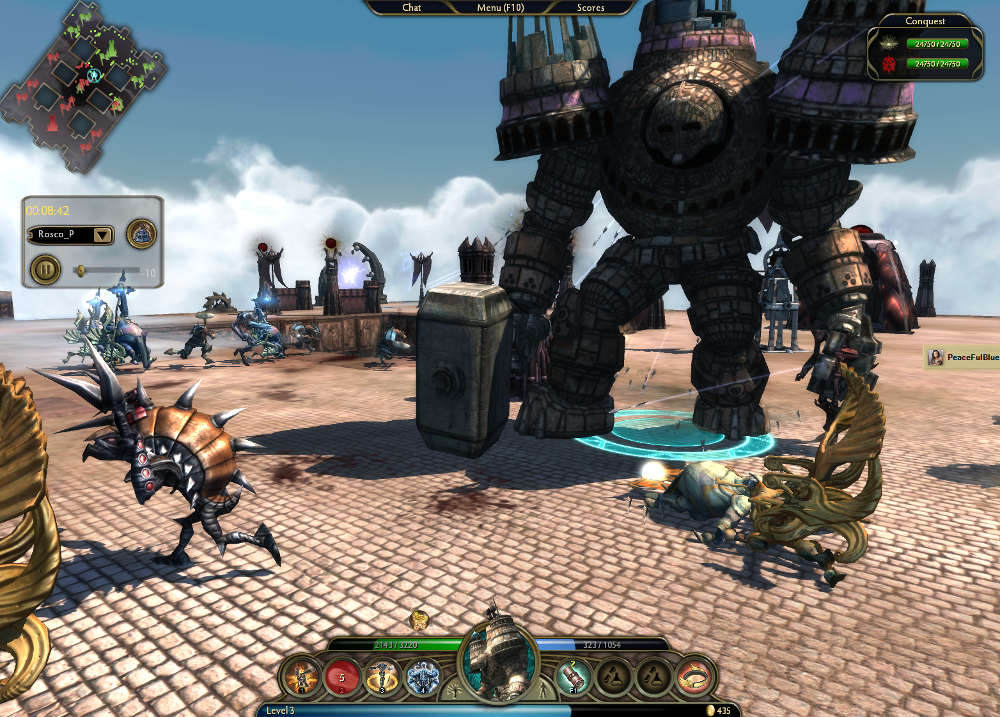Screen dimensions: 1000x717
Task: Click the figure icon right of portrait
Action: pos(544,690)
